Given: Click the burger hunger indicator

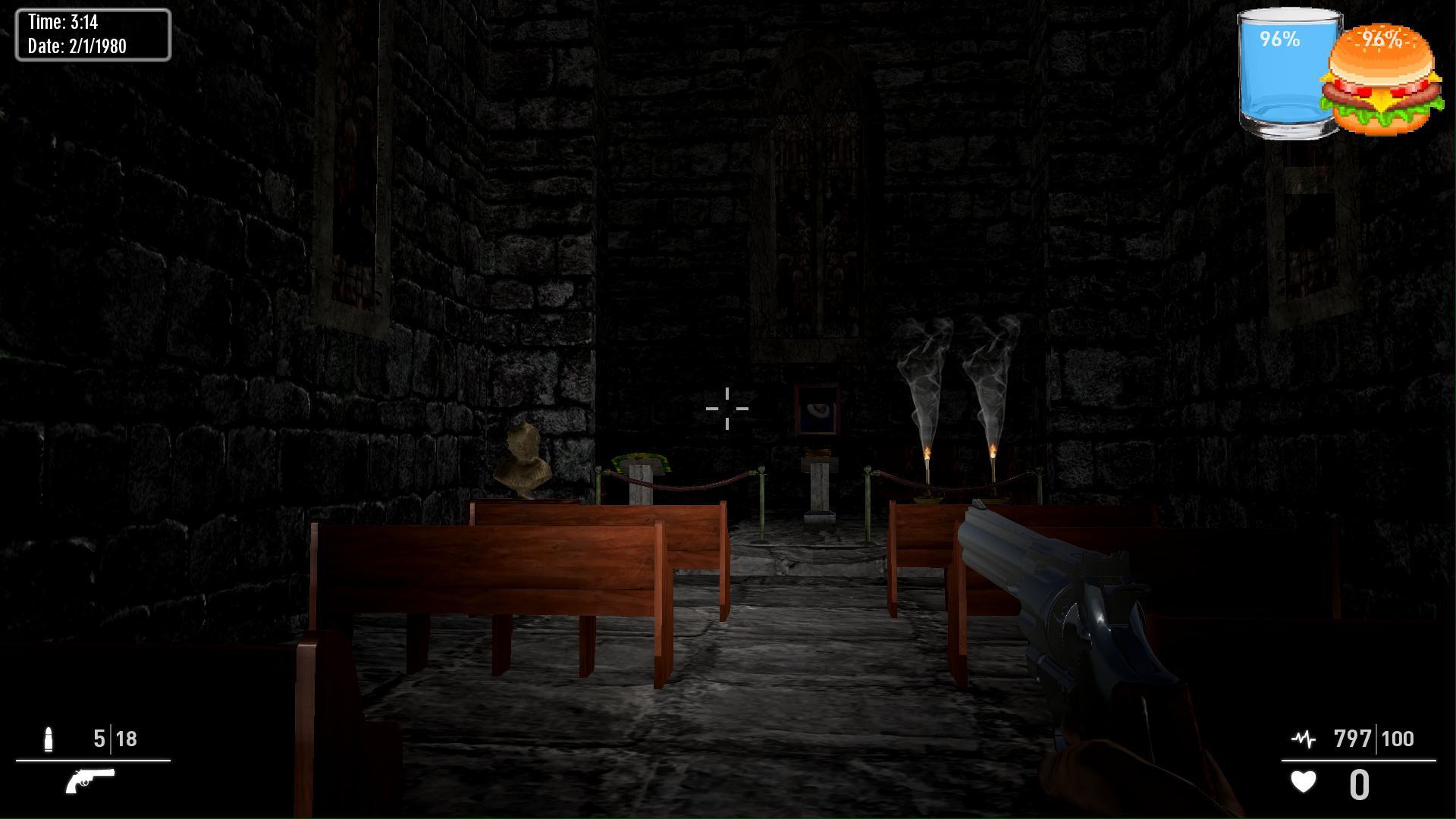Looking at the screenshot, I should click(x=1382, y=80).
